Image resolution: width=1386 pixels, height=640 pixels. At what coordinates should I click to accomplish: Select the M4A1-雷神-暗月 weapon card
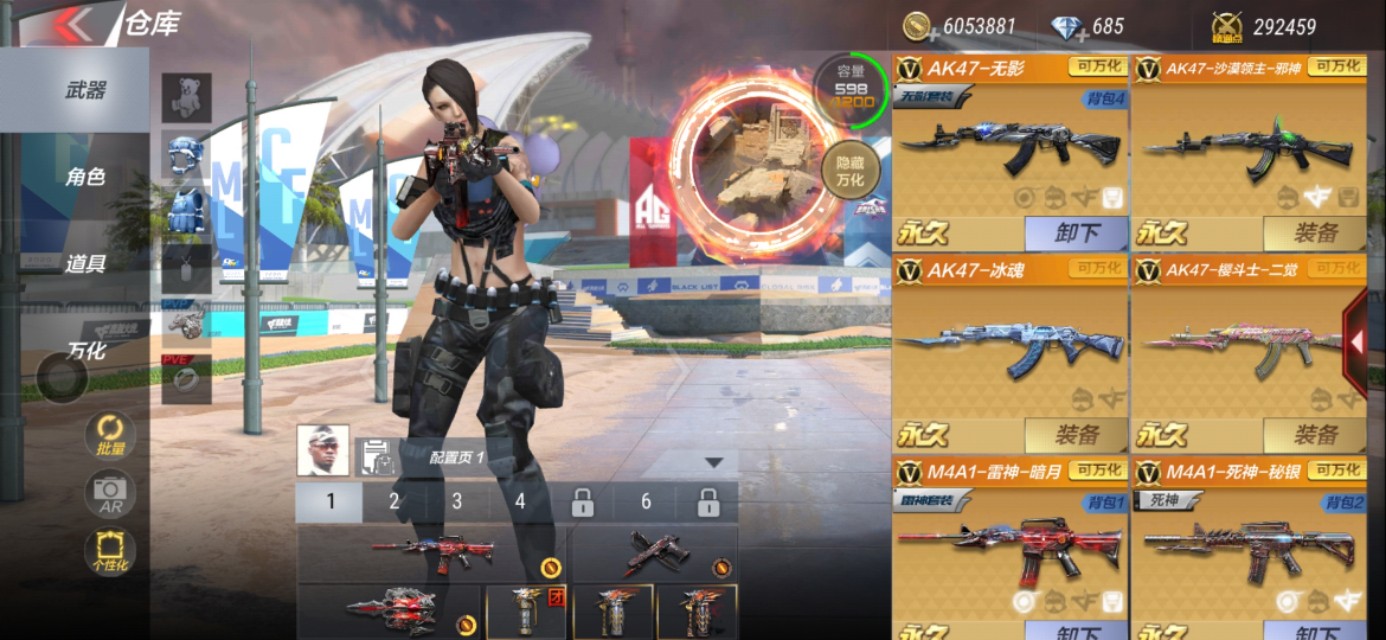point(1010,540)
